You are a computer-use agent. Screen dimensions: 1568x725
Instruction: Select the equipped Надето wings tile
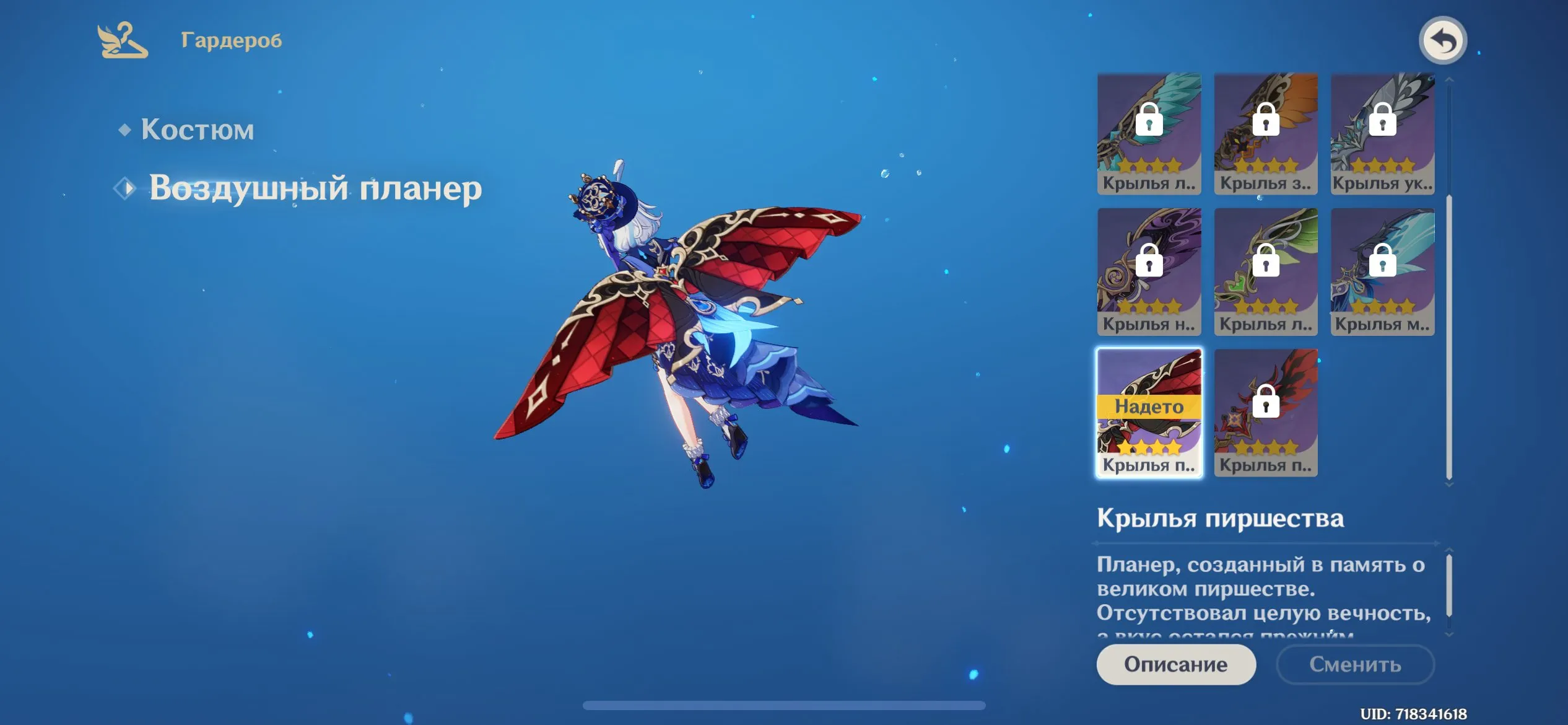pos(1149,413)
